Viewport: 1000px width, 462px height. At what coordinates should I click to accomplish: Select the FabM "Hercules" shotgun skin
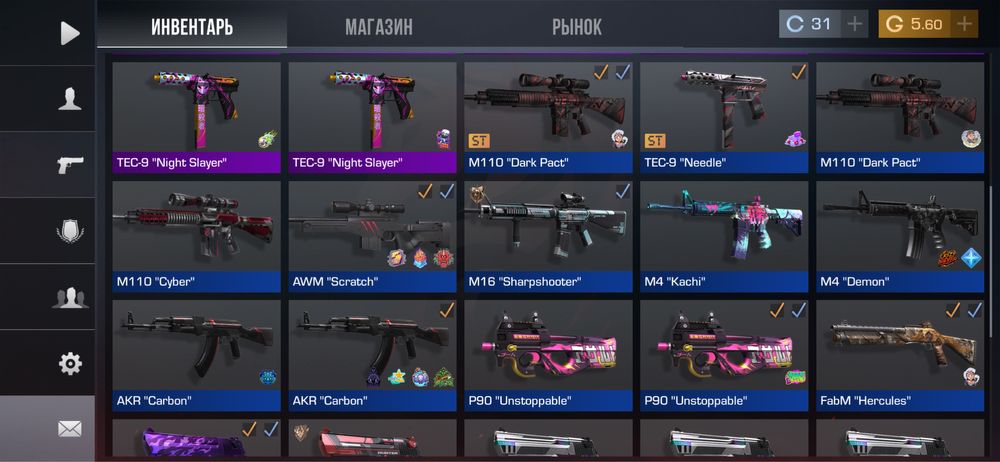900,355
